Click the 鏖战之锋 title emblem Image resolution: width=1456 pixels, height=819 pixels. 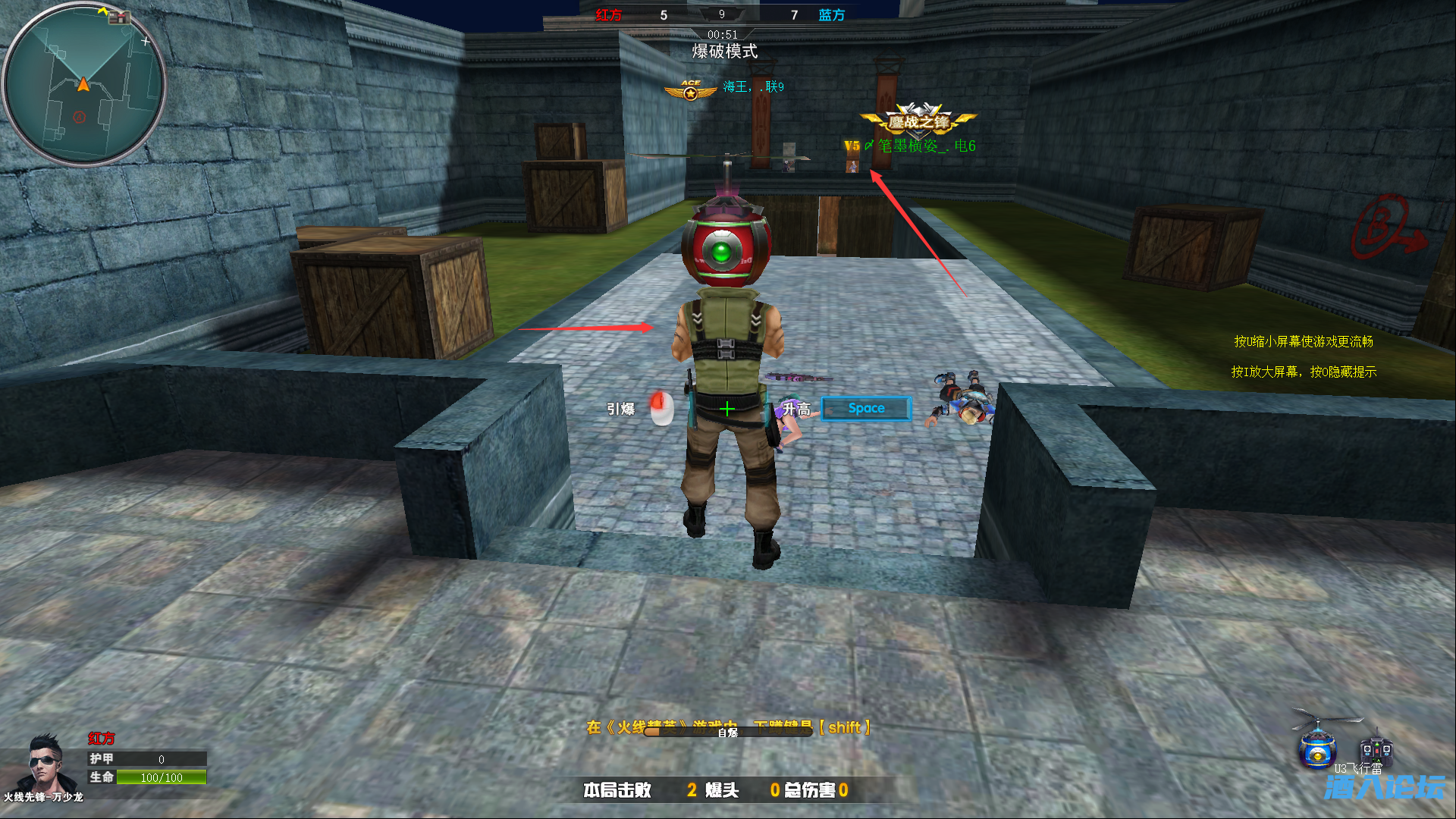918,120
